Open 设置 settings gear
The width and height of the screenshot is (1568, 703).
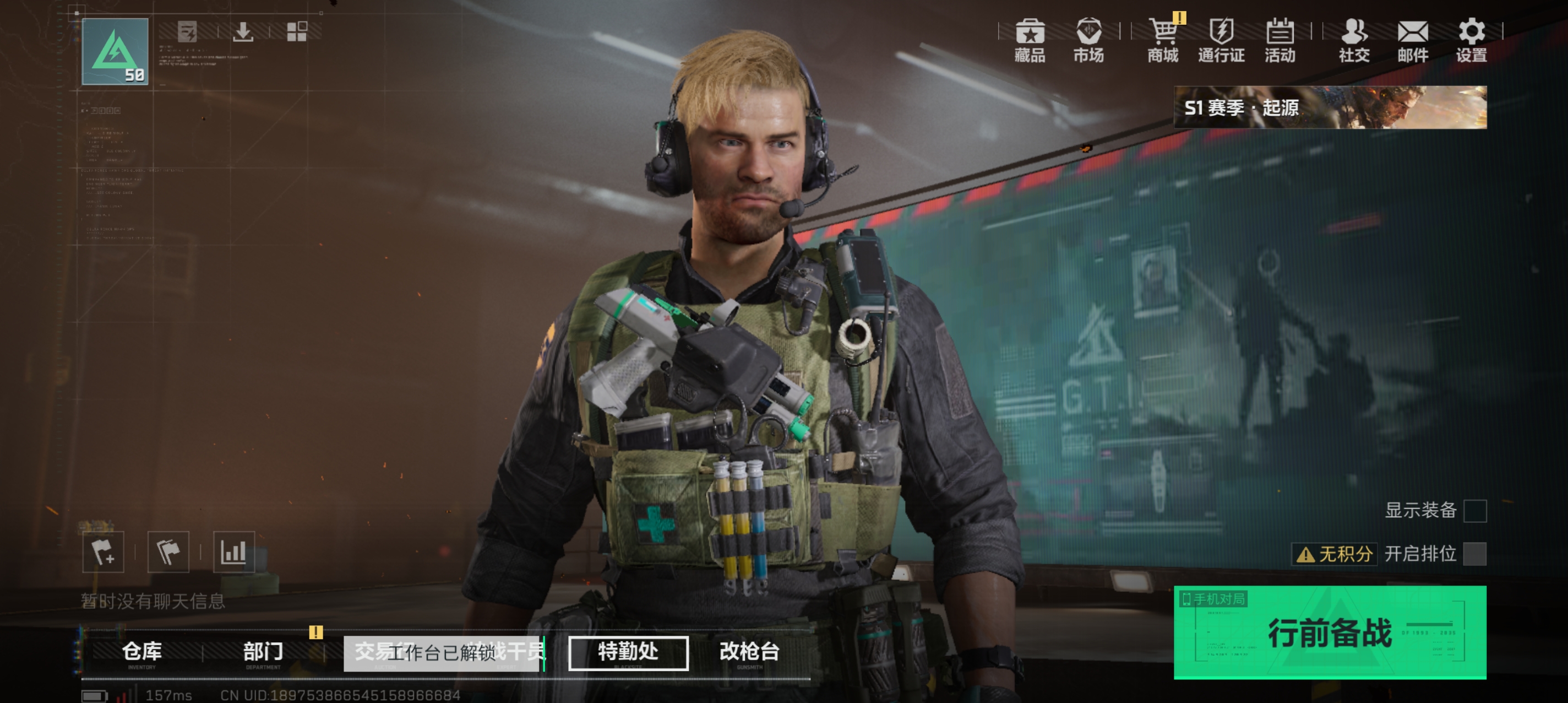(1471, 40)
